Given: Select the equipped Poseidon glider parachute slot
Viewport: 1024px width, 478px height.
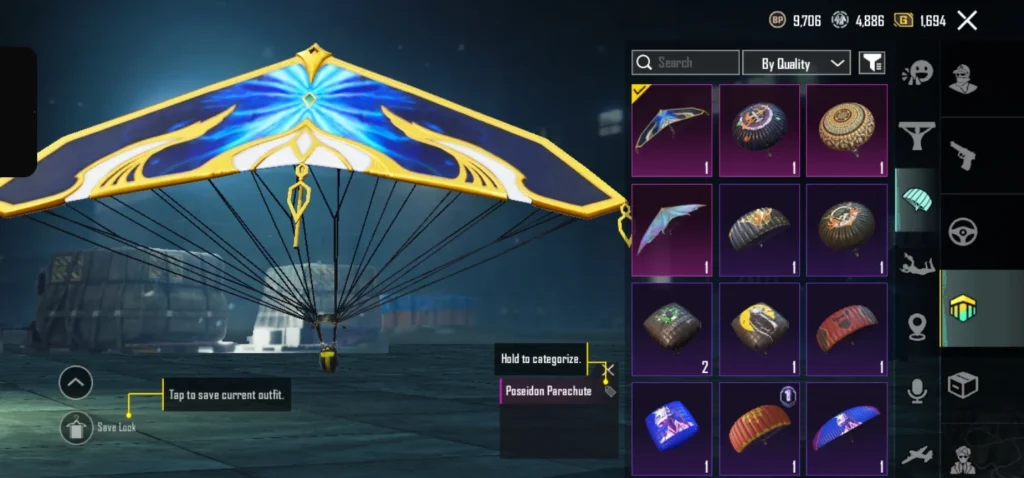Looking at the screenshot, I should 672,130.
